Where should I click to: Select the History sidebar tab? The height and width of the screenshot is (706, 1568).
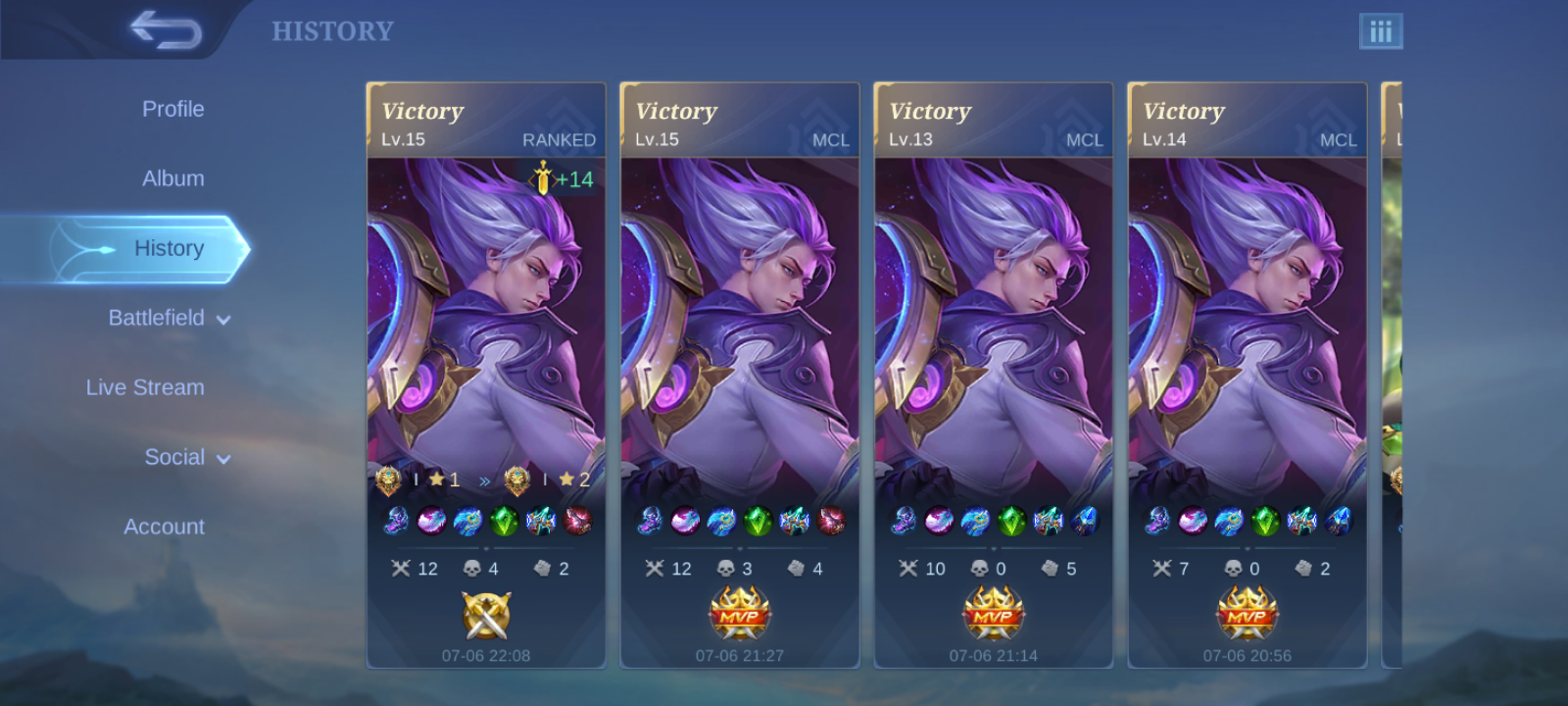pos(169,248)
